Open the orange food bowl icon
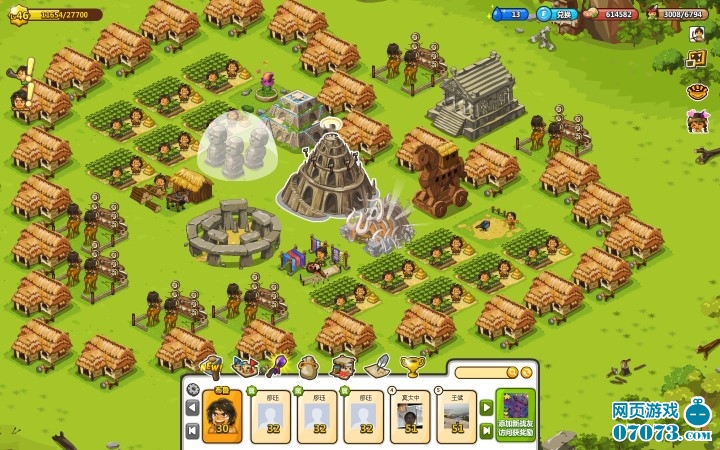This screenshot has height=450, width=720. (697, 92)
